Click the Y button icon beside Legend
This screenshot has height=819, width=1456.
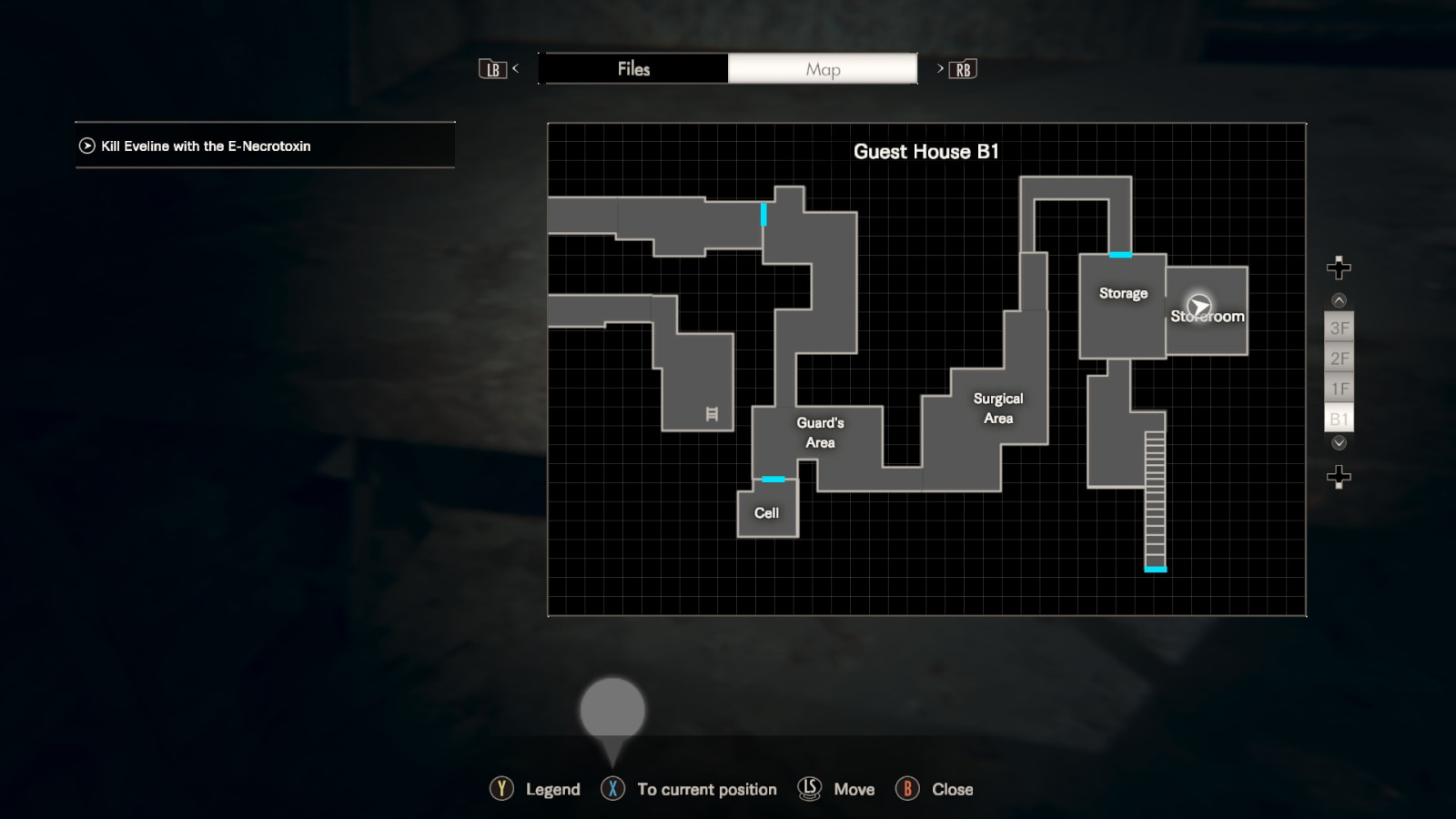[x=501, y=789]
